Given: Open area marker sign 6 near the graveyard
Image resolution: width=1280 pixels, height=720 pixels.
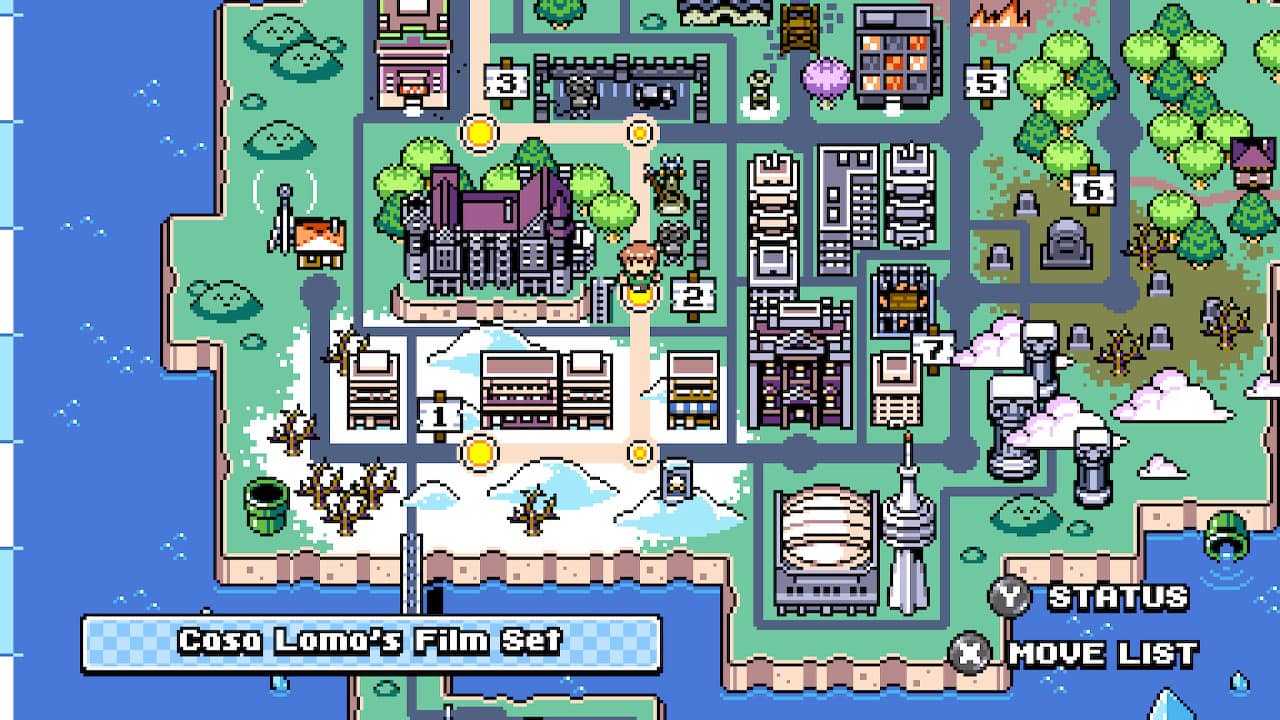Looking at the screenshot, I should click(x=1094, y=187).
